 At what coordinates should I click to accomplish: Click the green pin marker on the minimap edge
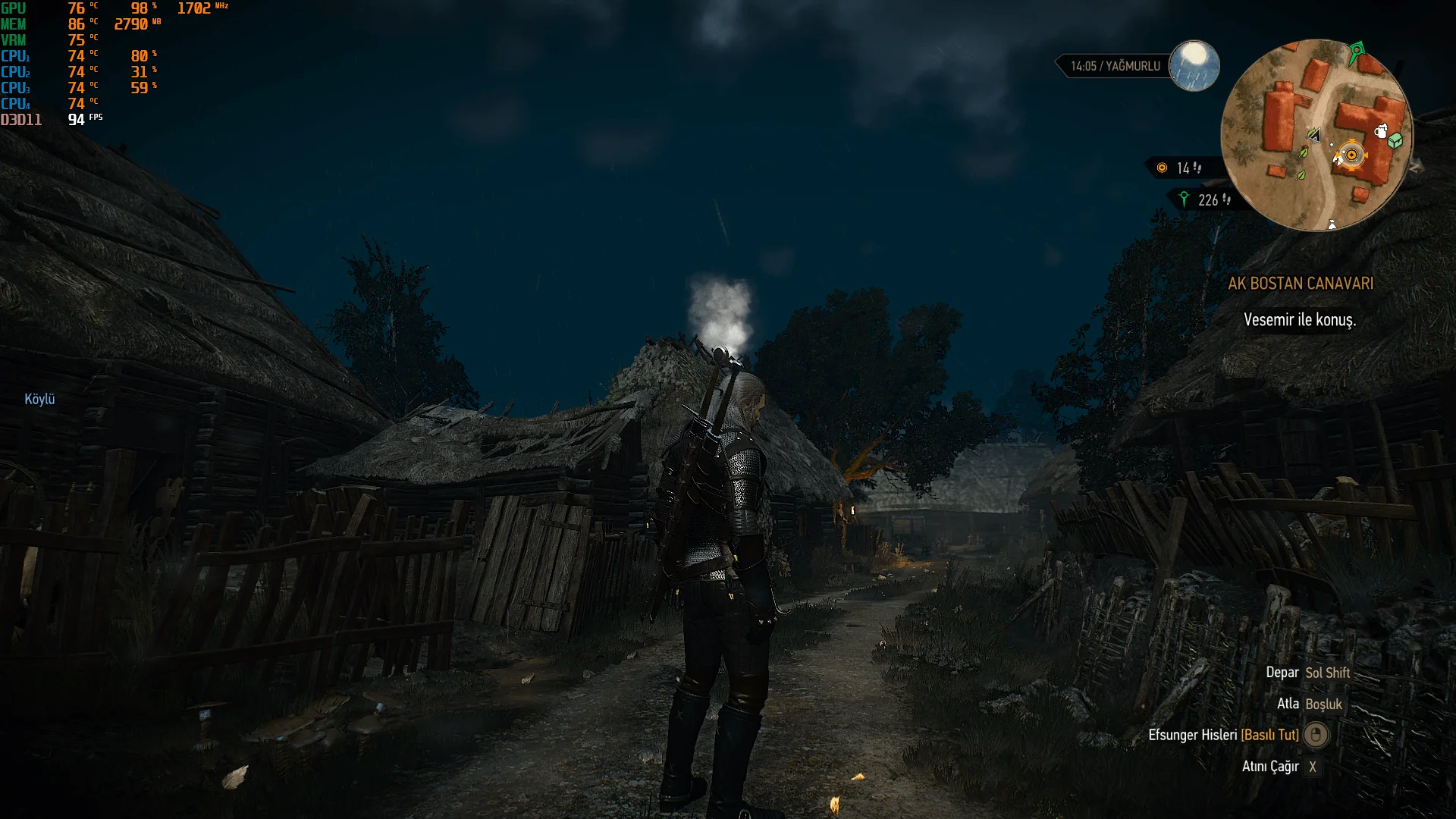click(x=1357, y=52)
